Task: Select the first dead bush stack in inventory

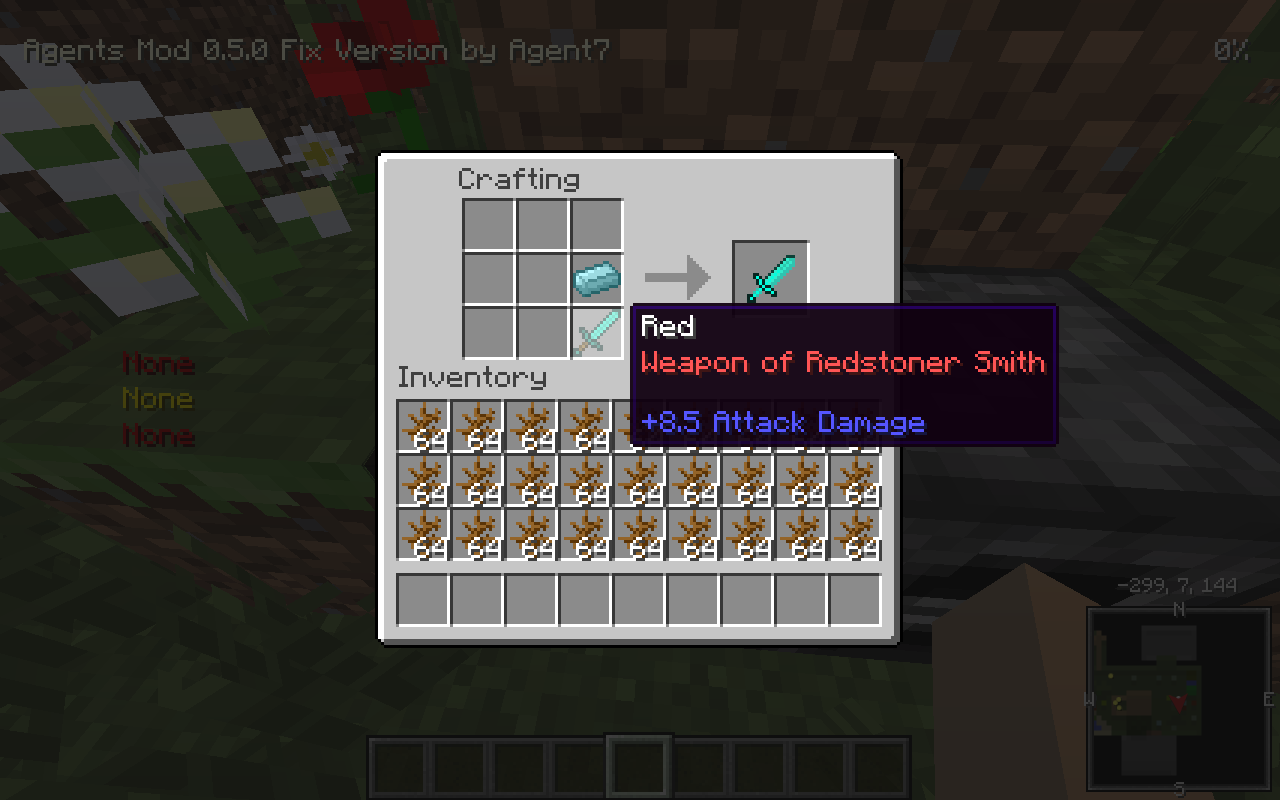Action: pyautogui.click(x=421, y=425)
